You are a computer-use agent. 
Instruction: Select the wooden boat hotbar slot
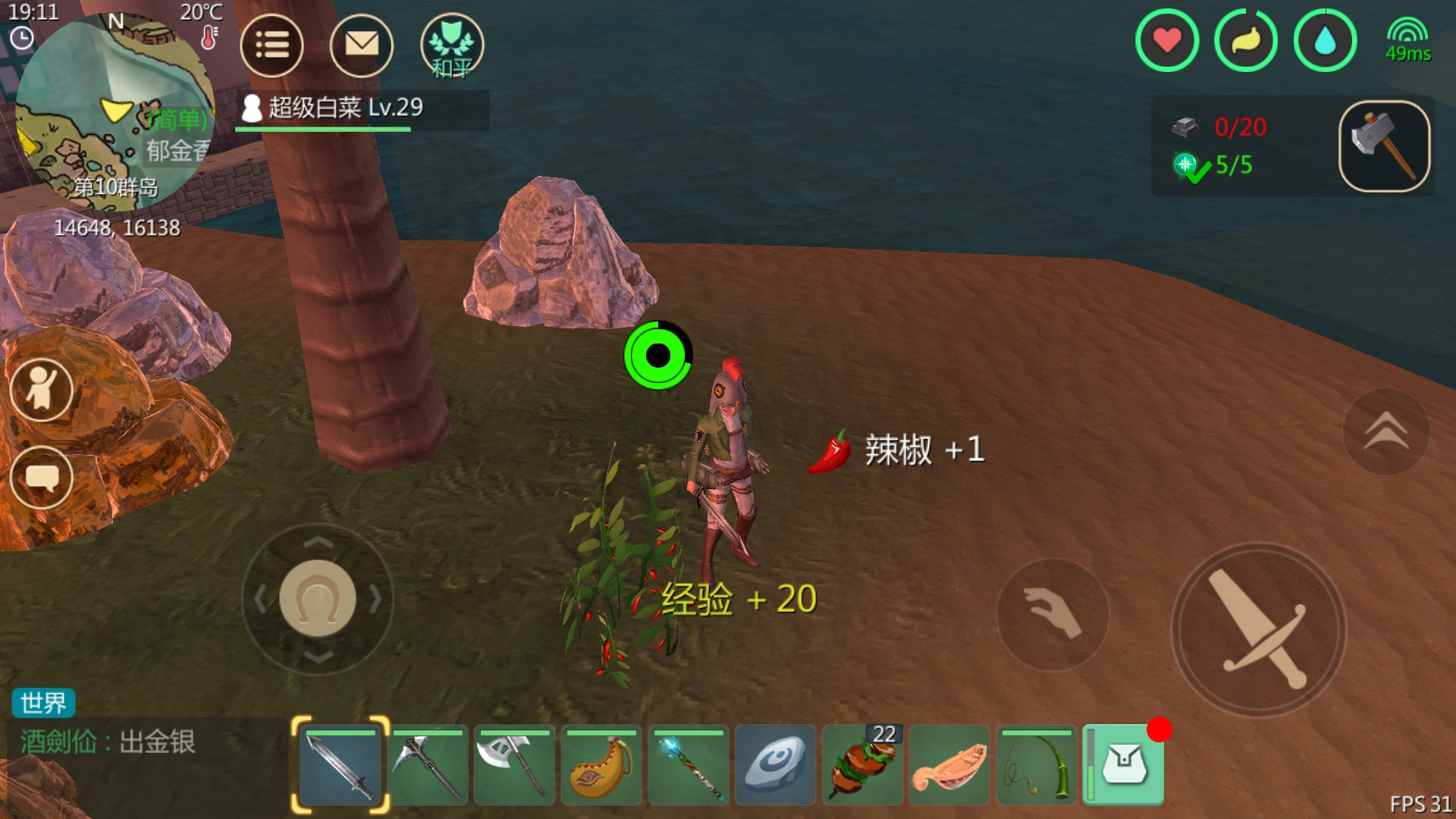949,765
